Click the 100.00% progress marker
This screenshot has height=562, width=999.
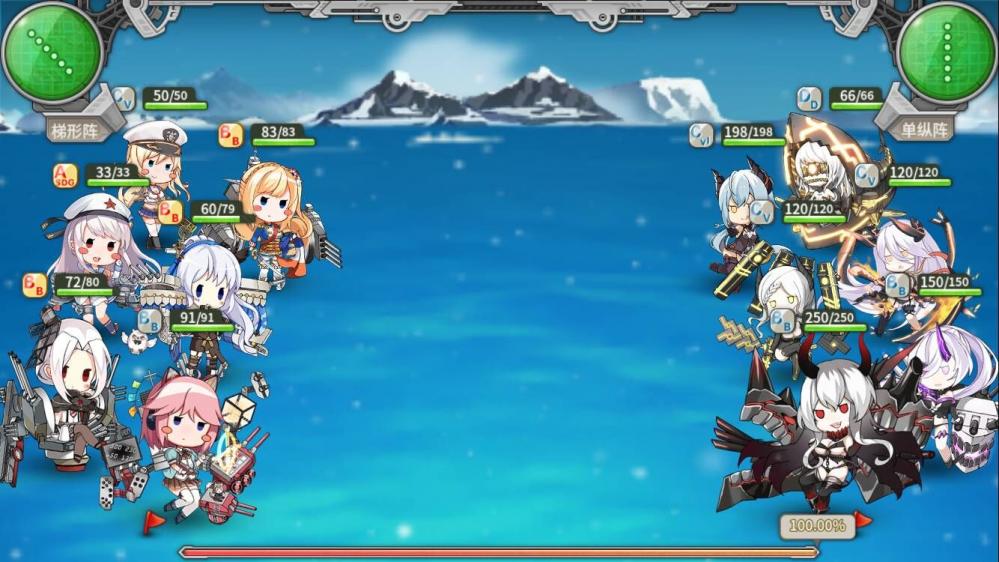click(817, 525)
